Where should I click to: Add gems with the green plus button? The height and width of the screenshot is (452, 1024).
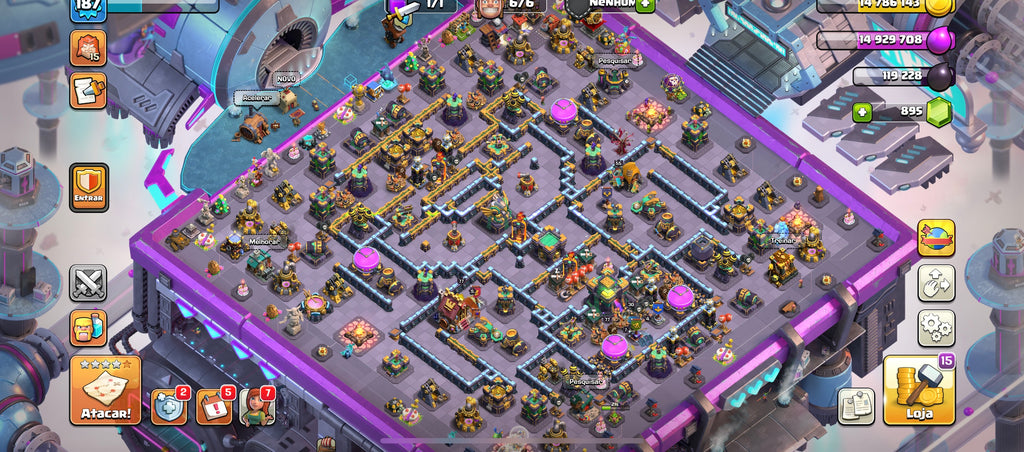pos(862,113)
